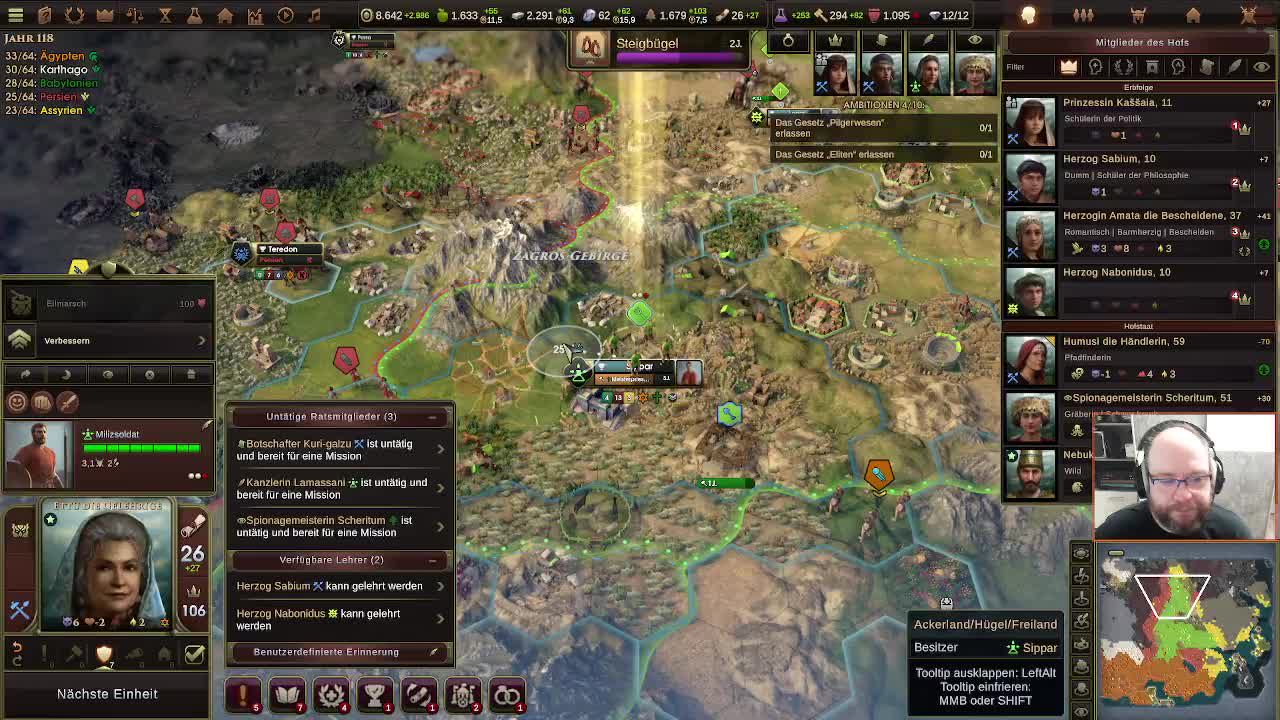Collapse the Verfügbare Lehrer section
The width and height of the screenshot is (1280, 720).
pyautogui.click(x=432, y=560)
